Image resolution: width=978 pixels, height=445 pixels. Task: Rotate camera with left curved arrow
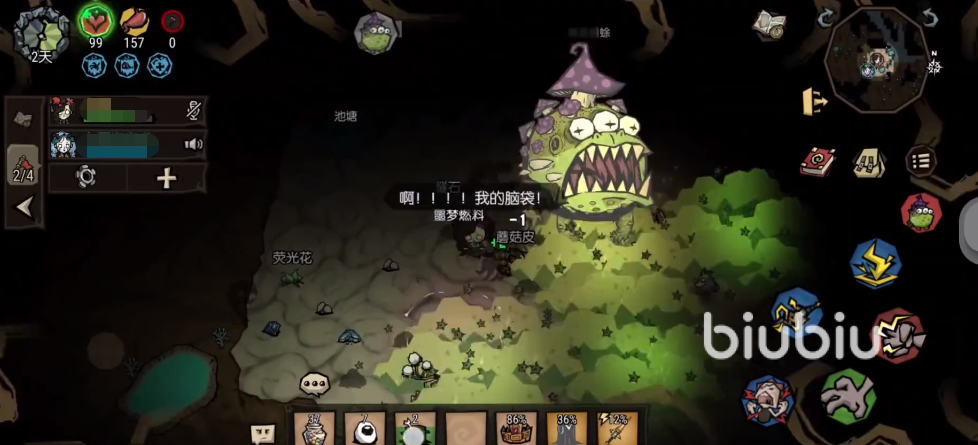[x=826, y=18]
